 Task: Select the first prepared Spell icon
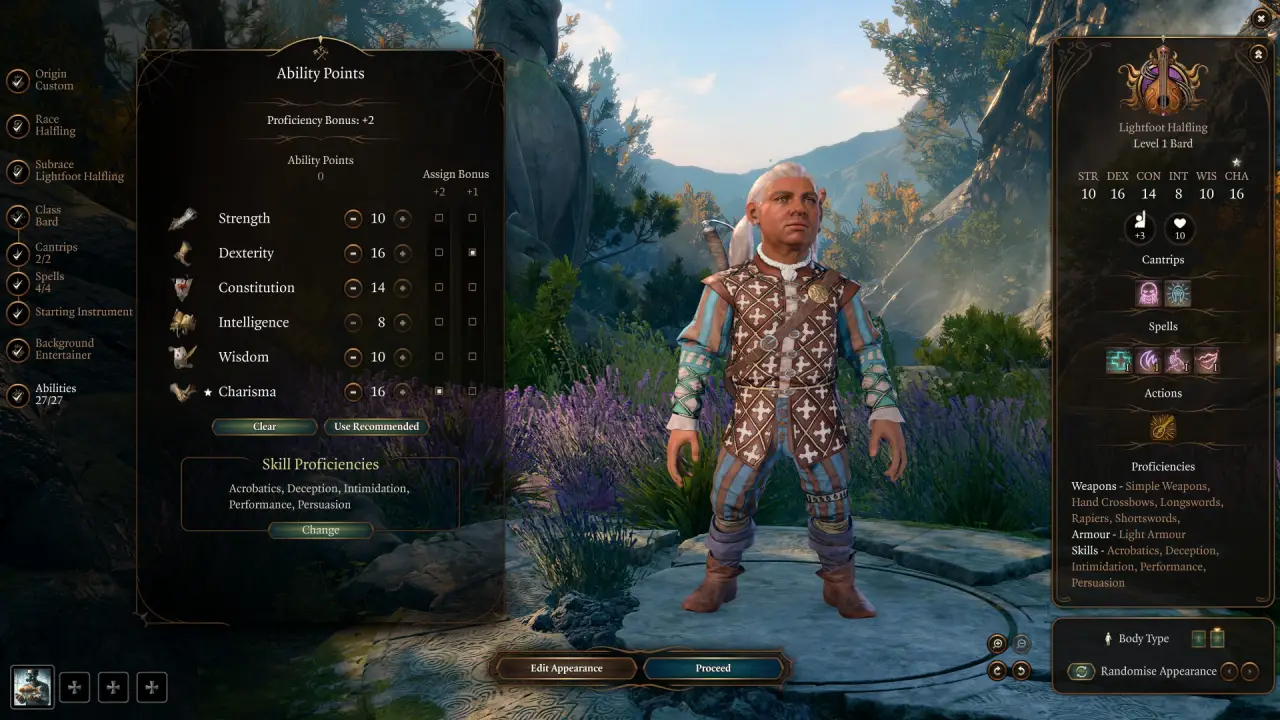click(x=1118, y=360)
